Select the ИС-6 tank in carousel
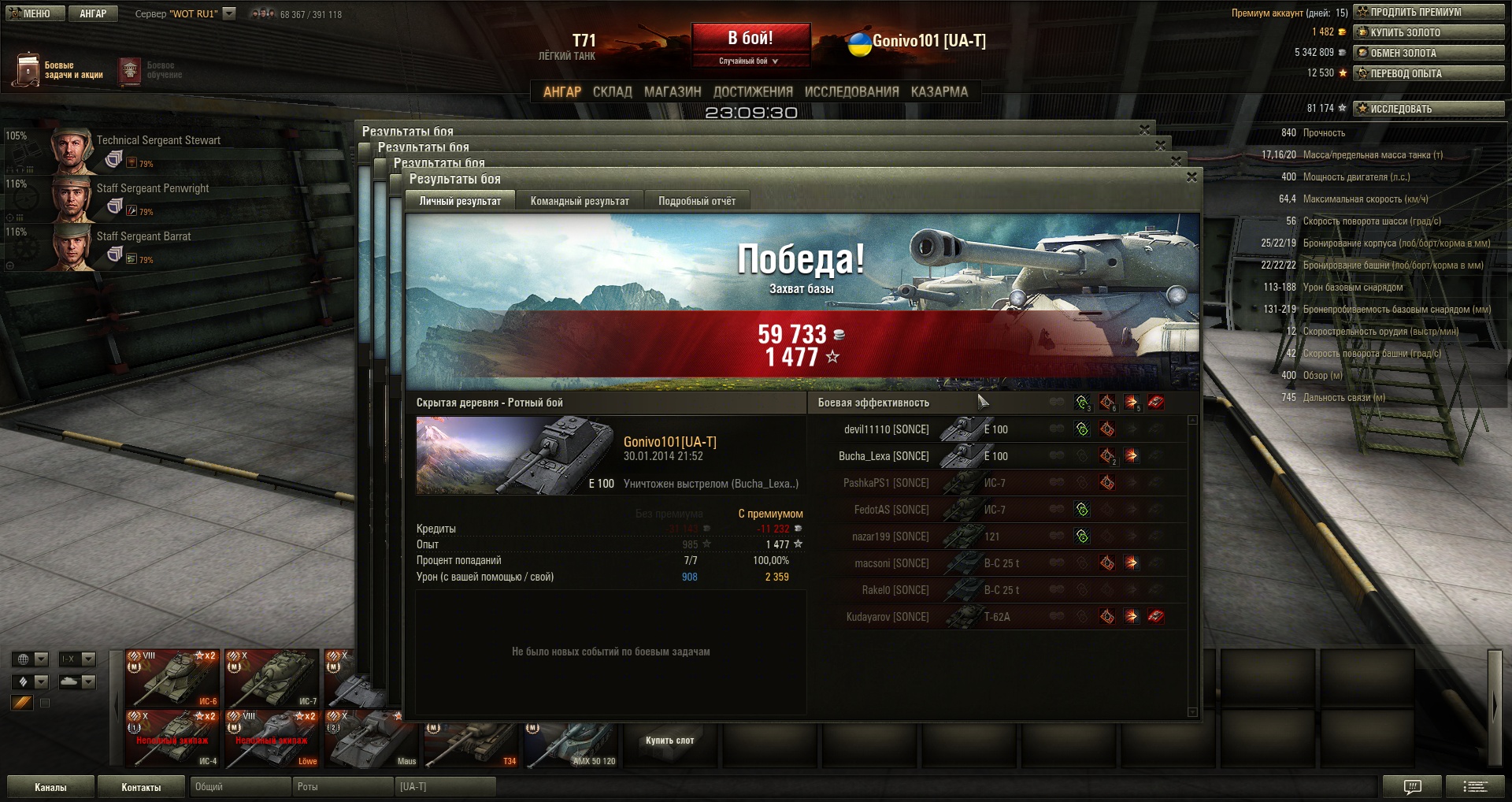The height and width of the screenshot is (802, 1512). [x=172, y=678]
